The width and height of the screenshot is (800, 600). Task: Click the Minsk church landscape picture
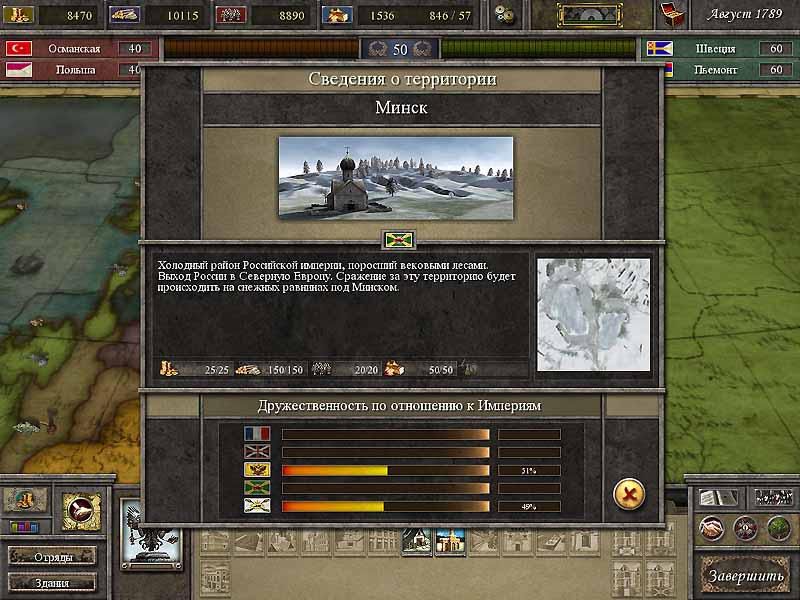[x=395, y=177]
